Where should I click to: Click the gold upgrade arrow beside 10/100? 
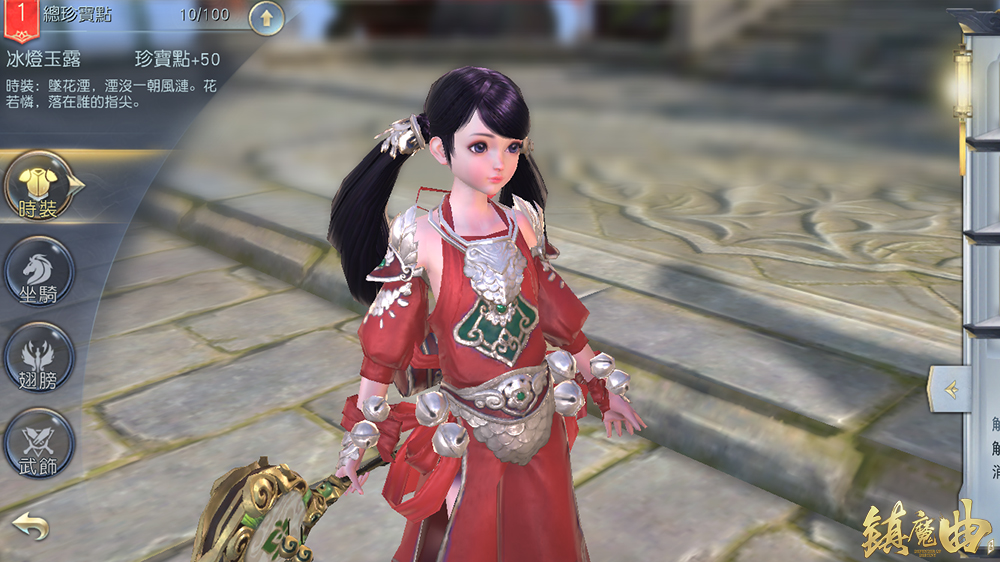[x=266, y=17]
